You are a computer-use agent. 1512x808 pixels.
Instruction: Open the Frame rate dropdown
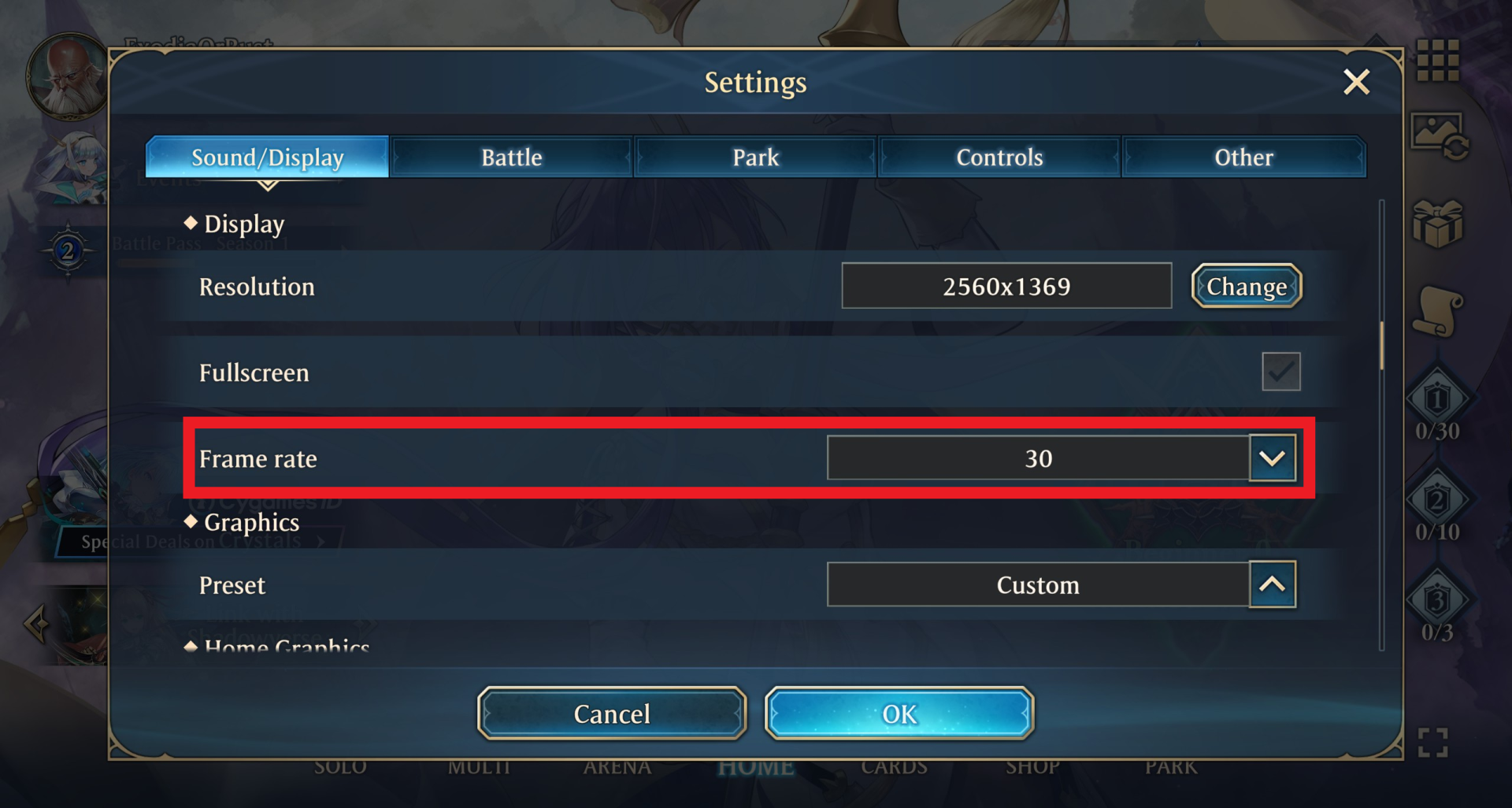[1273, 458]
